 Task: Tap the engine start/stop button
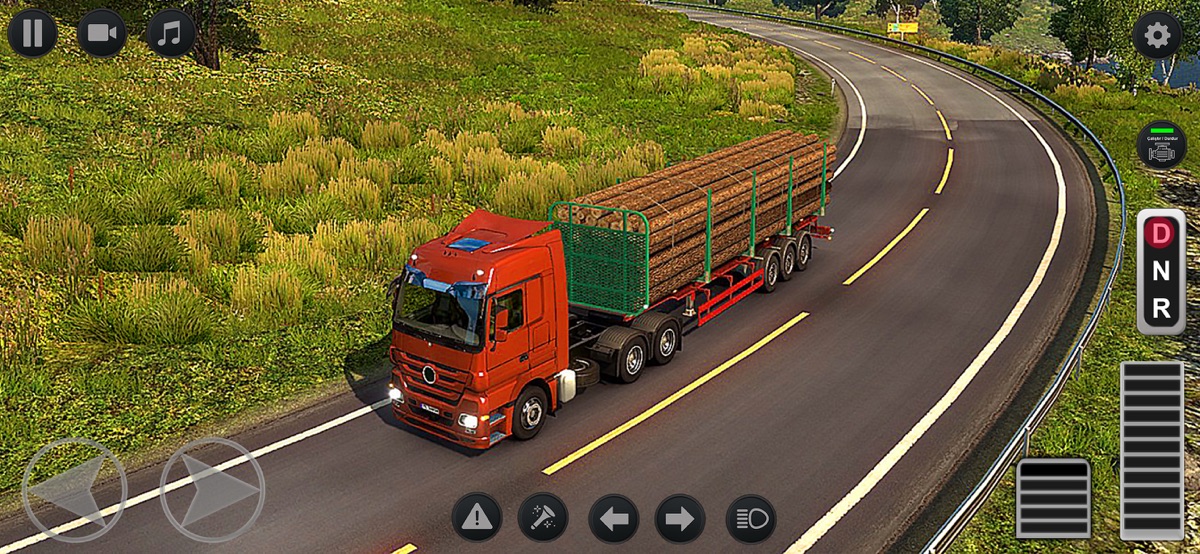[1161, 145]
